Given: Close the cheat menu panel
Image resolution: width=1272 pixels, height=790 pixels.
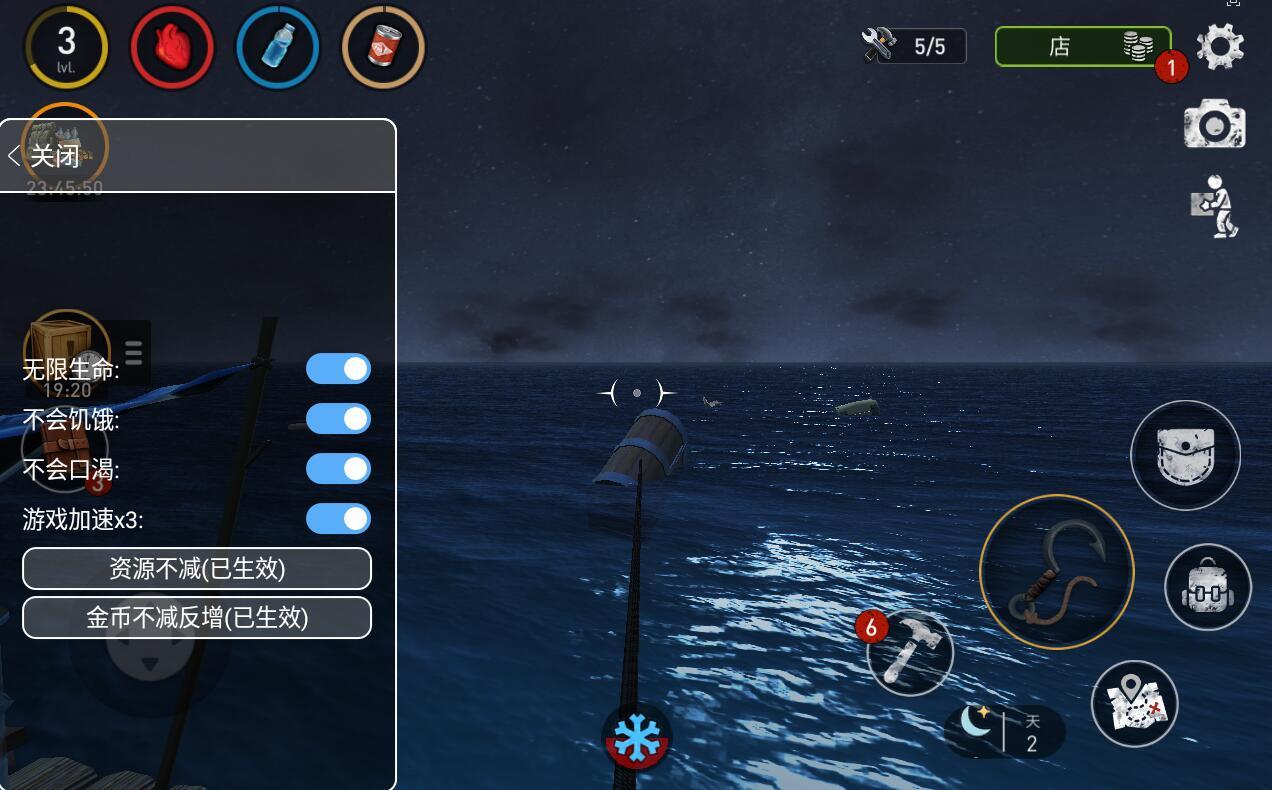Looking at the screenshot, I should click(x=45, y=155).
